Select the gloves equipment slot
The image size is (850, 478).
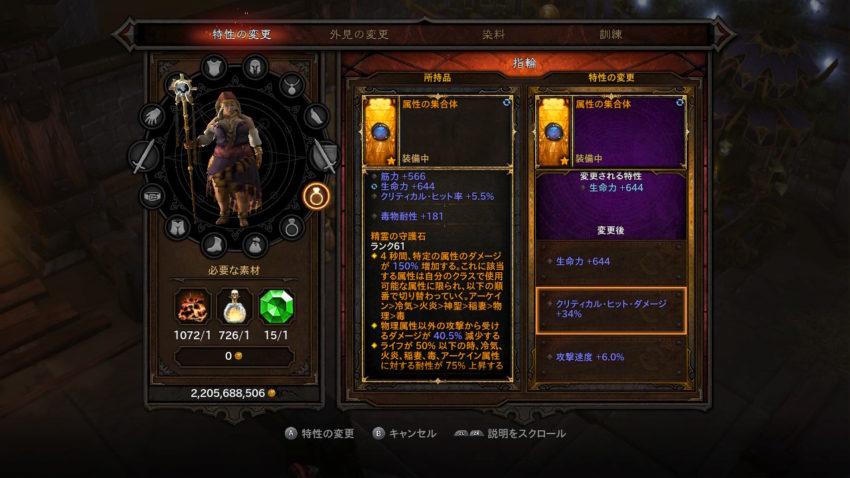152,117
